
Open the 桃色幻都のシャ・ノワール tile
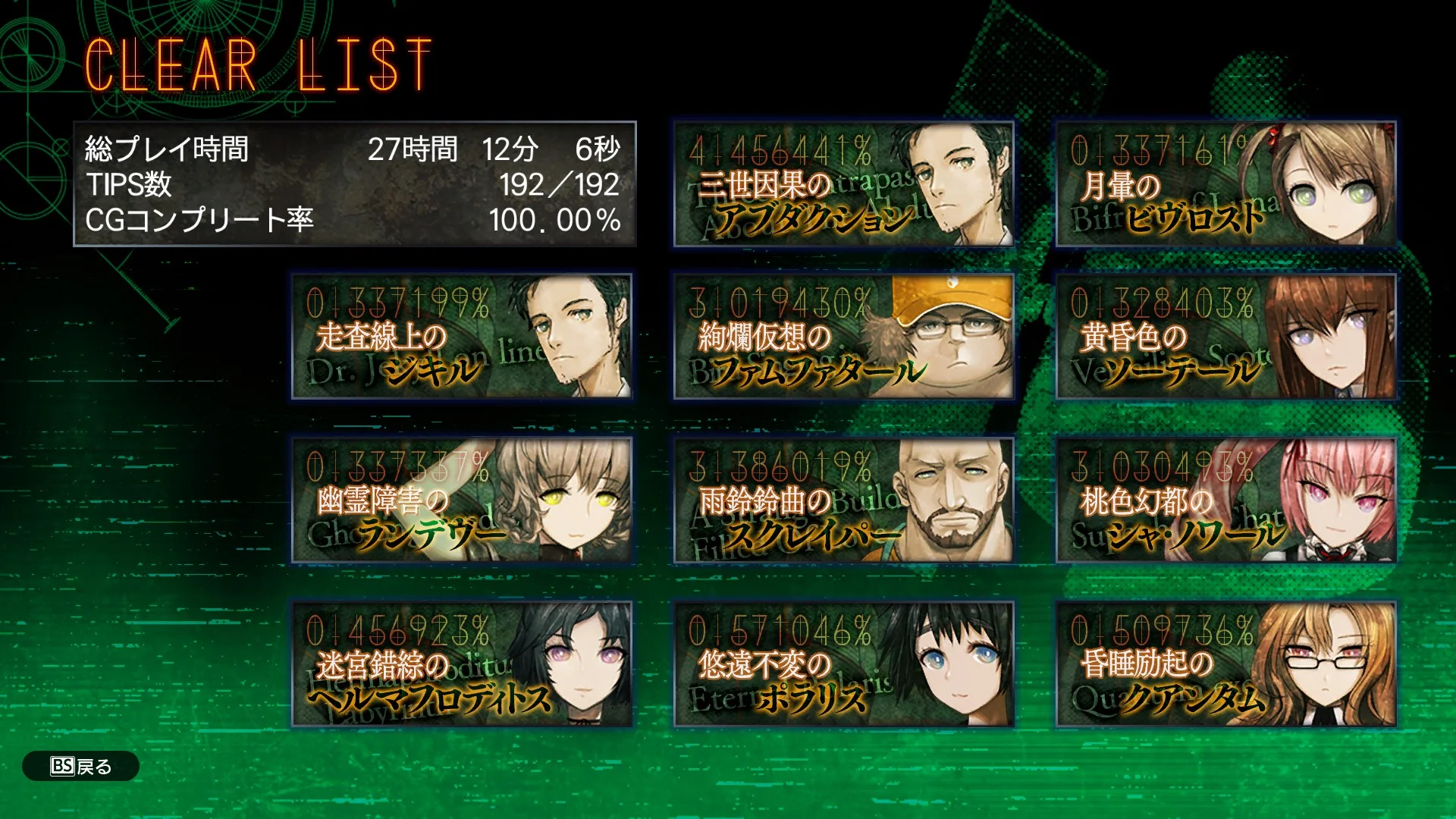1225,500
